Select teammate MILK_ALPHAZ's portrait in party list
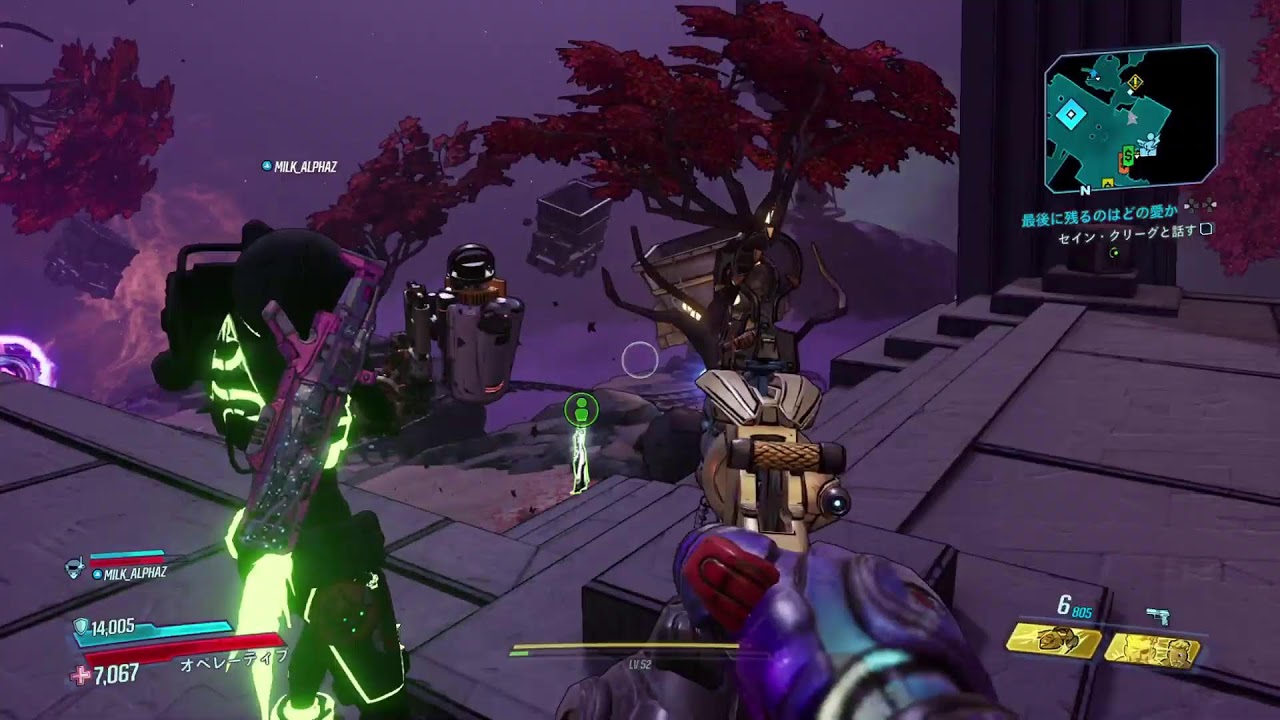Image resolution: width=1280 pixels, height=720 pixels. click(x=75, y=567)
